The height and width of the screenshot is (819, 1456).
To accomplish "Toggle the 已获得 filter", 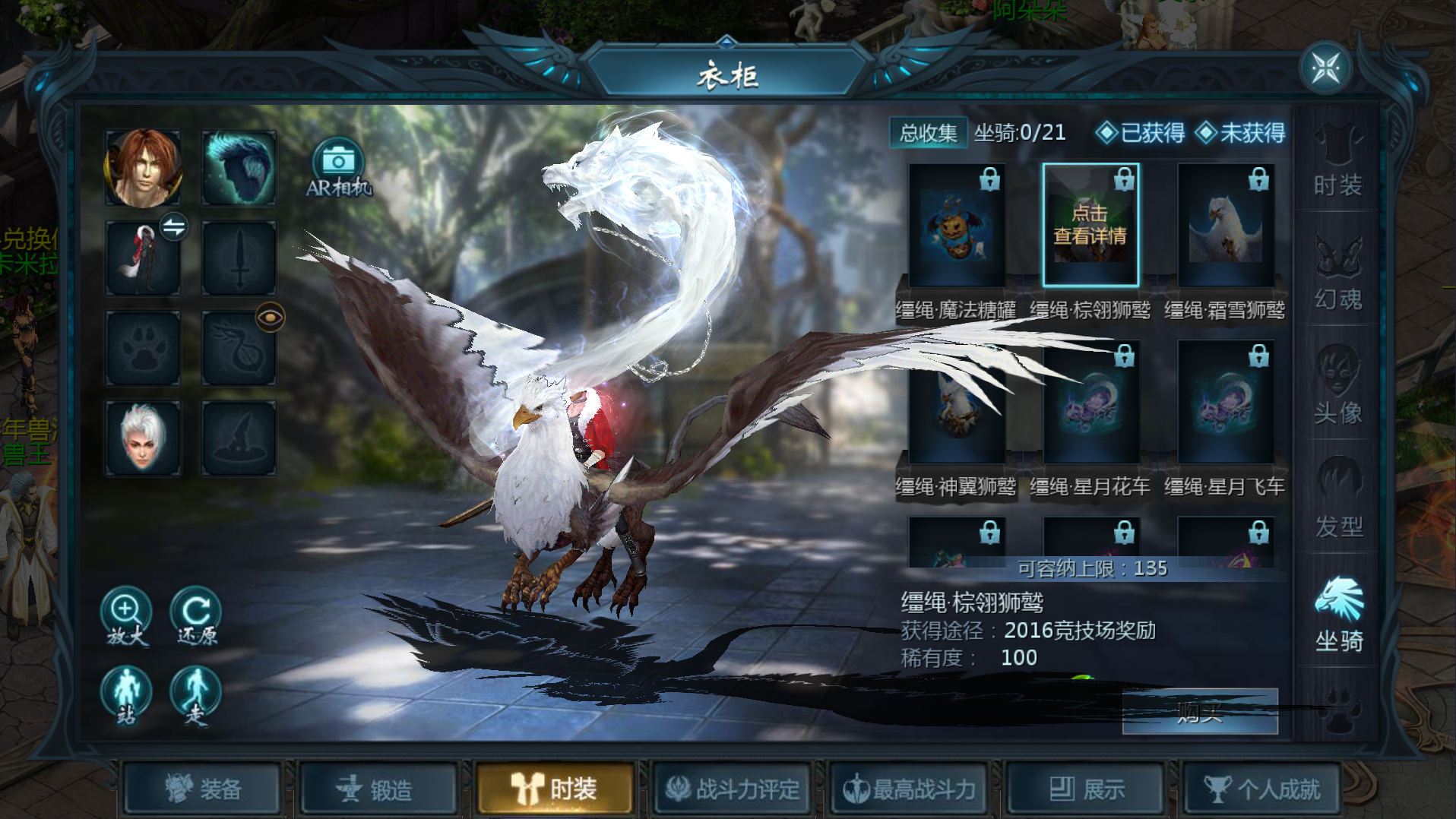I will 1141,133.
